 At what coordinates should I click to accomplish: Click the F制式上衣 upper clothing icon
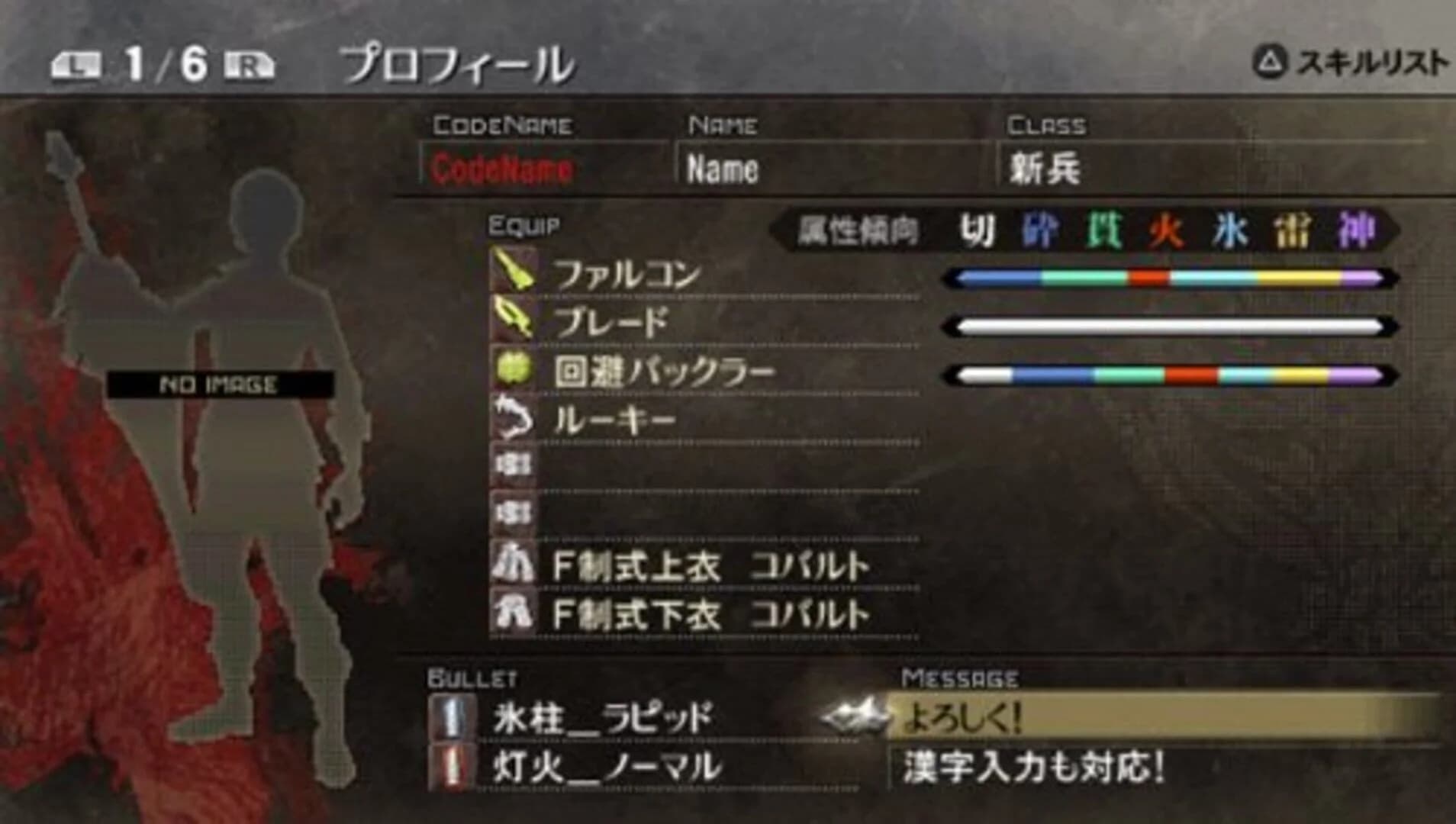(x=513, y=565)
